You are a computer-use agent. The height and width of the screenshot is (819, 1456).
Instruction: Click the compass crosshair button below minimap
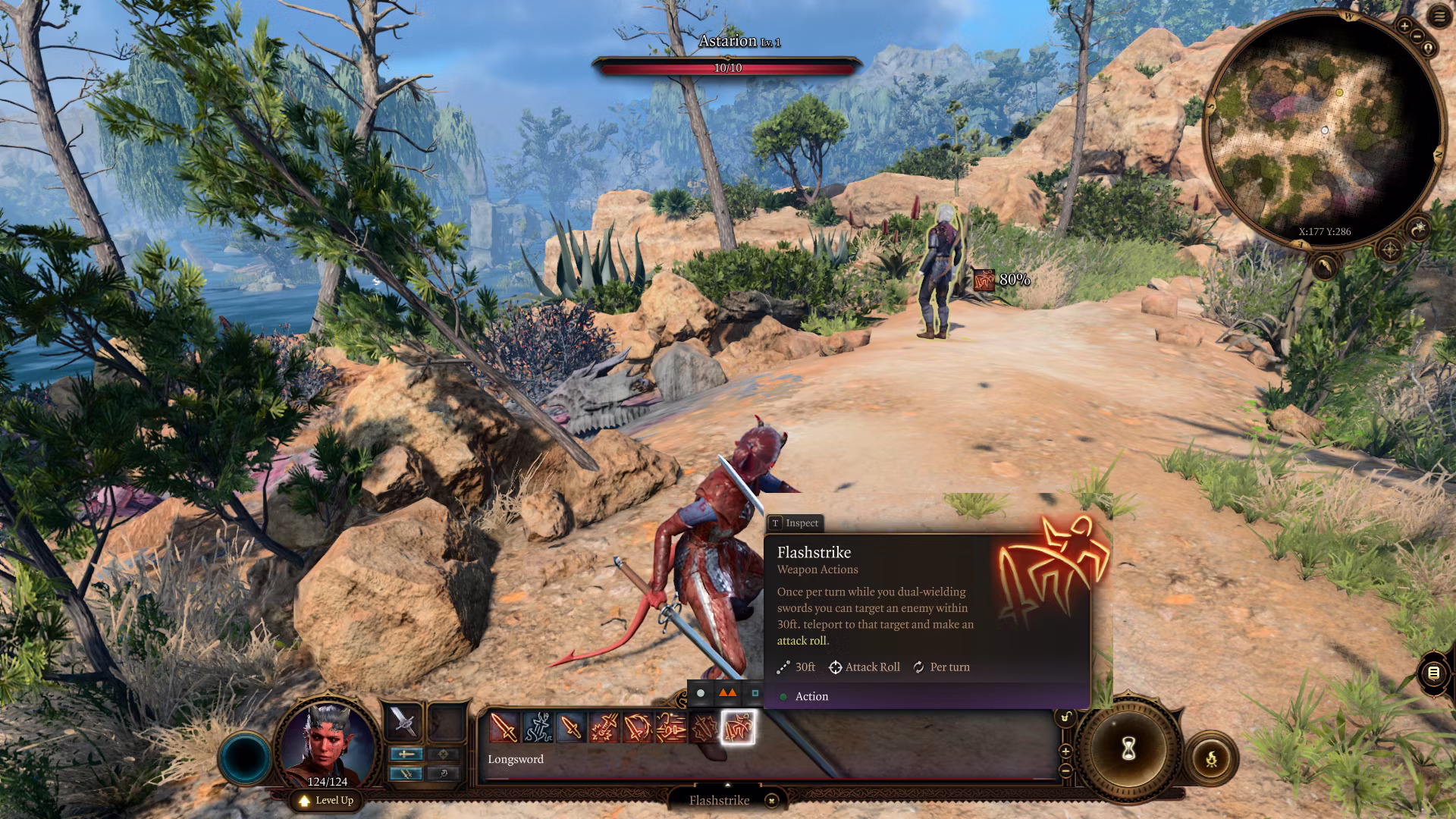tap(1389, 249)
